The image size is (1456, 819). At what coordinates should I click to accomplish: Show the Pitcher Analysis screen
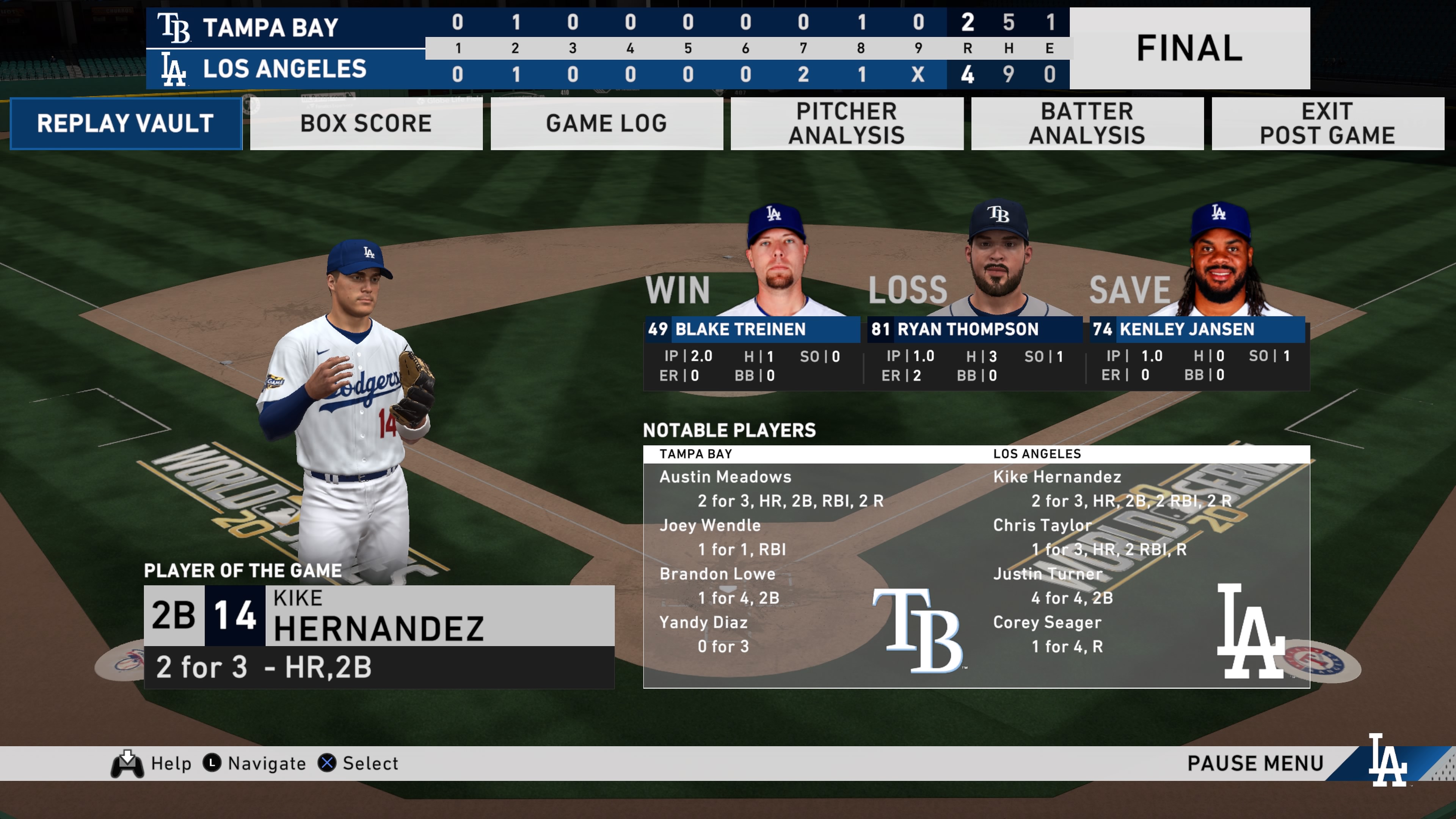coord(847,123)
